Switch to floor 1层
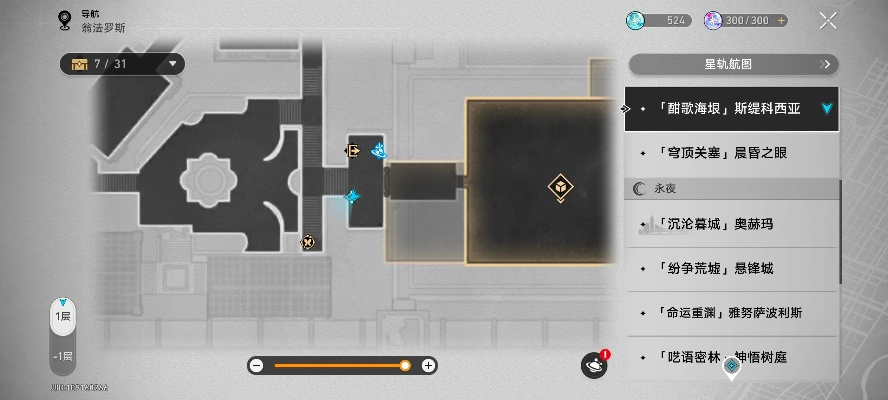 [63, 317]
